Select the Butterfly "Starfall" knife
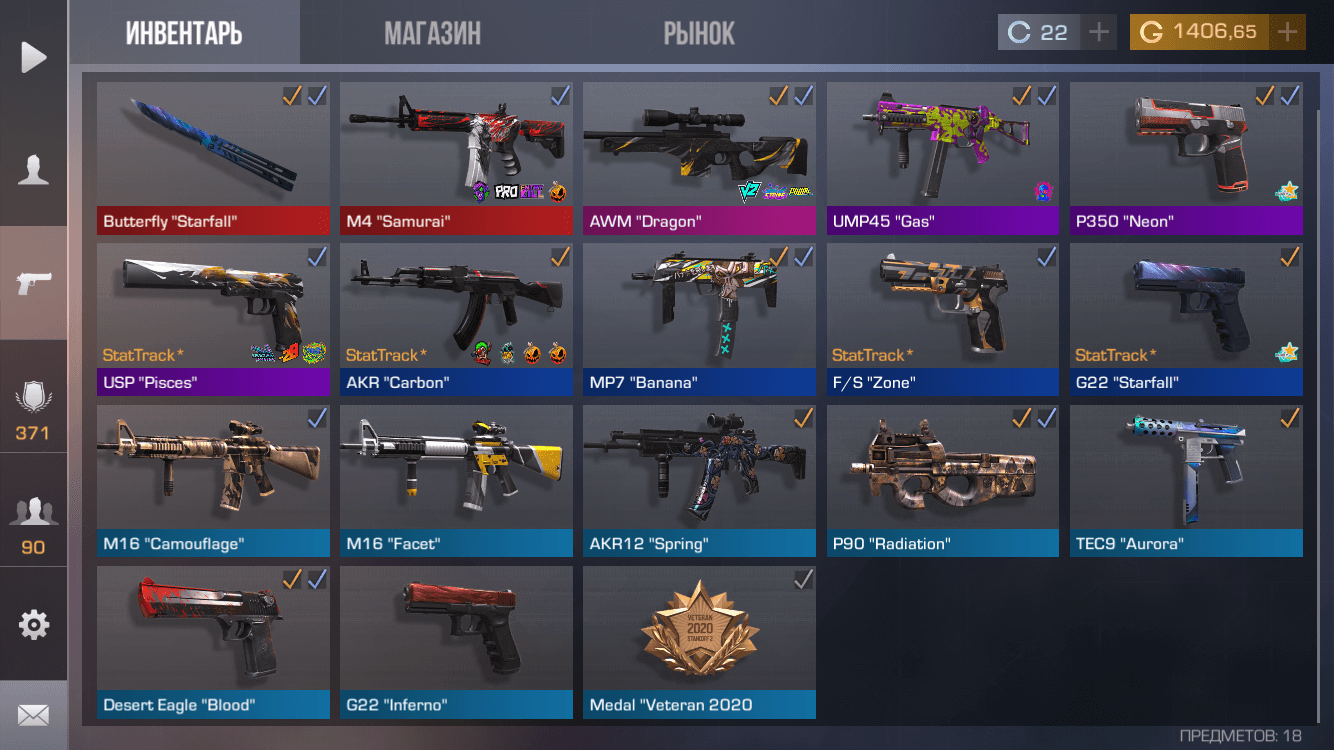This screenshot has width=1334, height=750. point(213,158)
